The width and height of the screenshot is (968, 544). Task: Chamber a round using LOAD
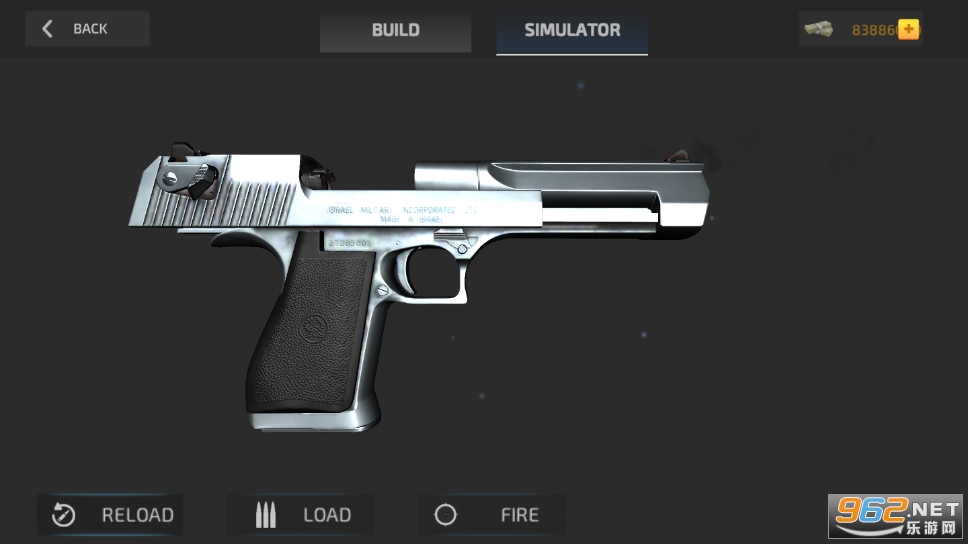coord(301,515)
